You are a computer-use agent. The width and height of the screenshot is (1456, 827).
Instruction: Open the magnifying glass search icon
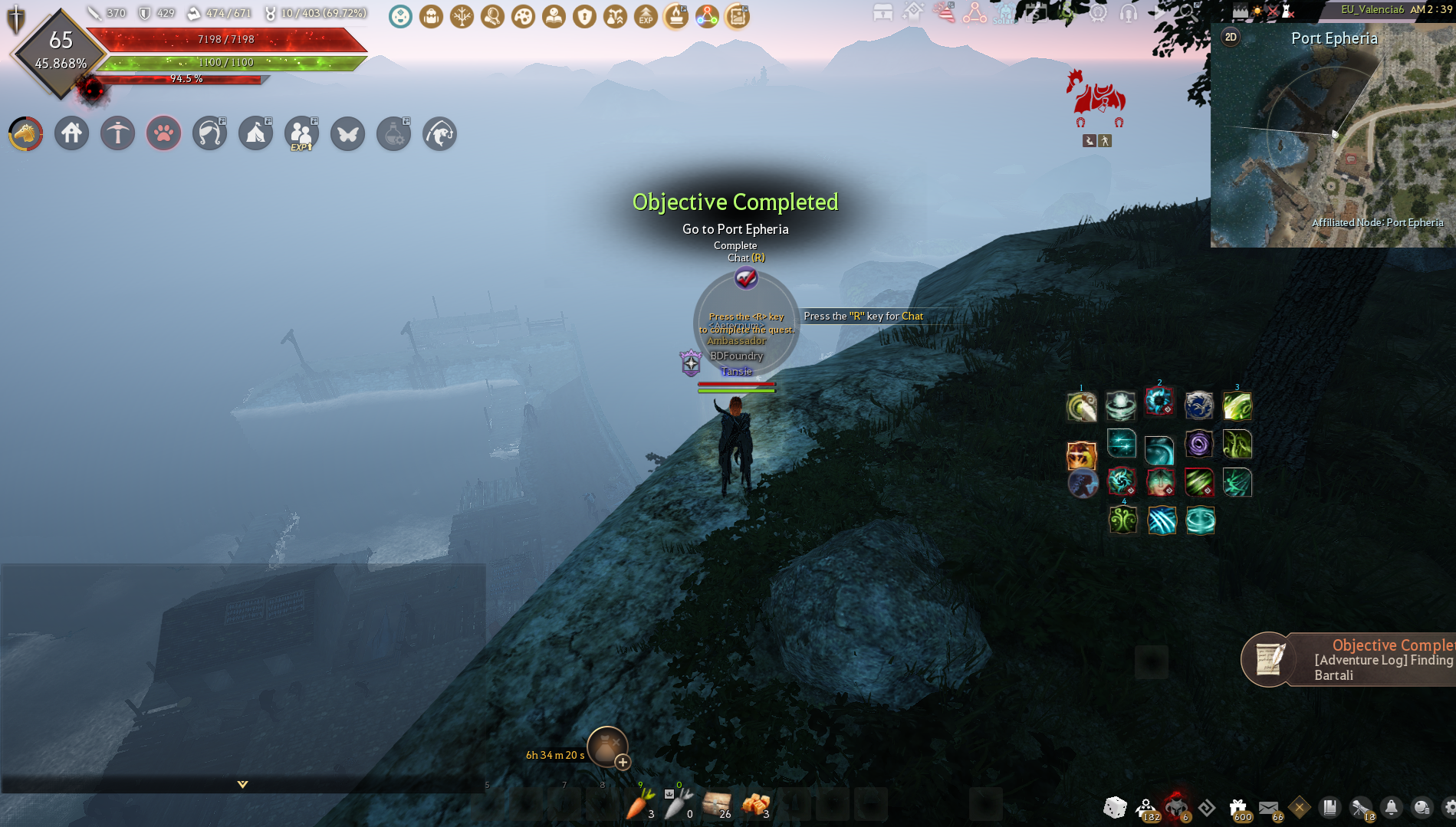[493, 16]
